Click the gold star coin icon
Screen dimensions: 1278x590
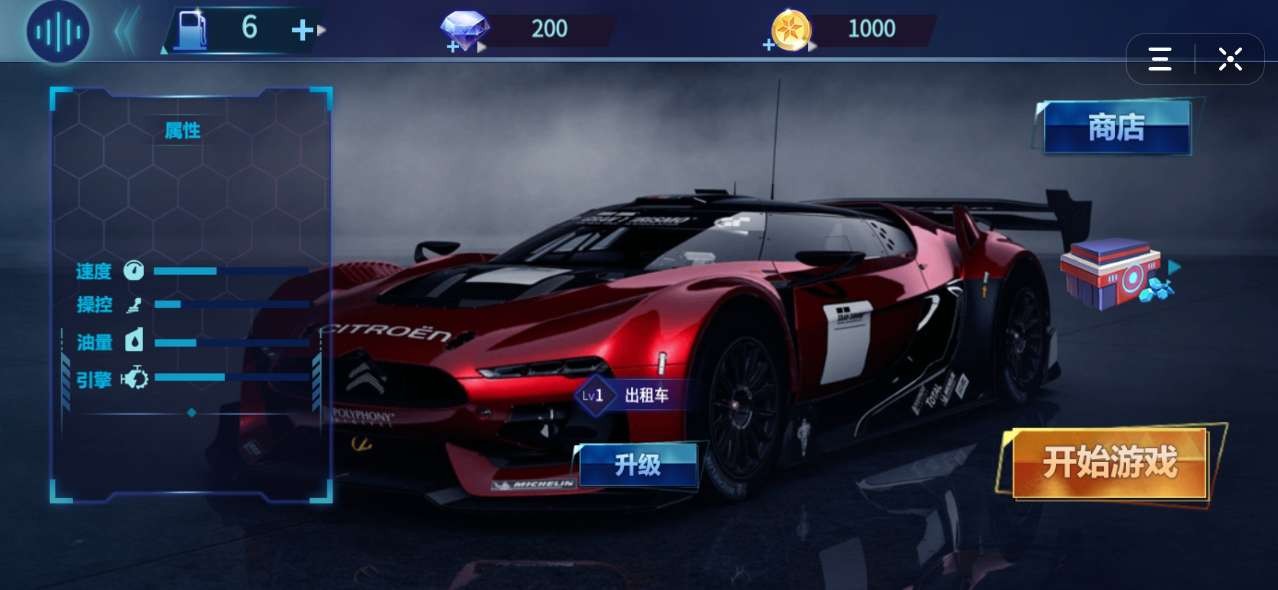tap(790, 30)
